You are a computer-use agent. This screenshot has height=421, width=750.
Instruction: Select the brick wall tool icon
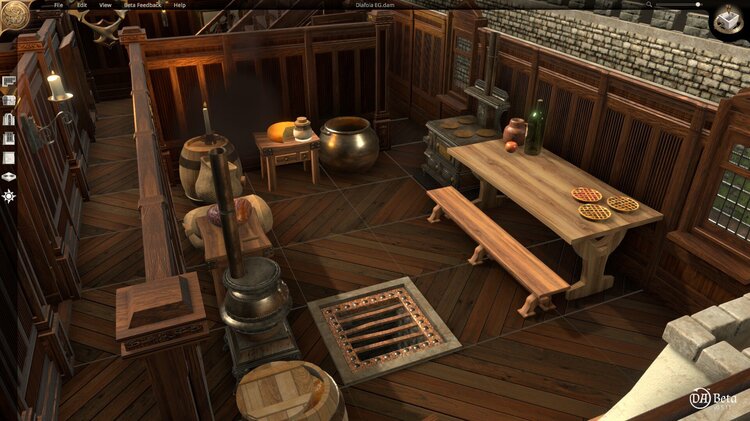tap(9, 100)
